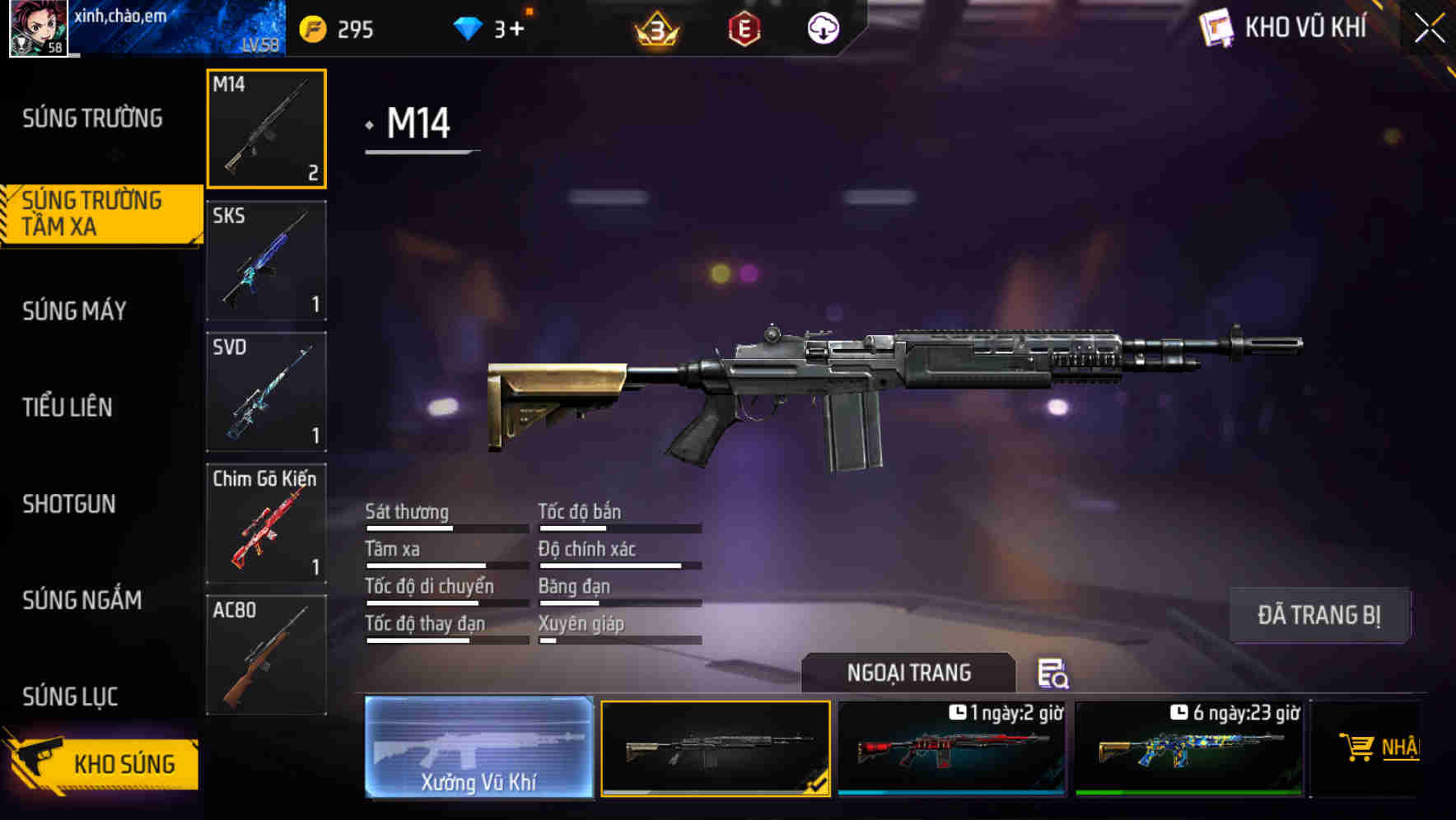Select the diamond balance icon
1456x820 pixels.
click(x=466, y=27)
